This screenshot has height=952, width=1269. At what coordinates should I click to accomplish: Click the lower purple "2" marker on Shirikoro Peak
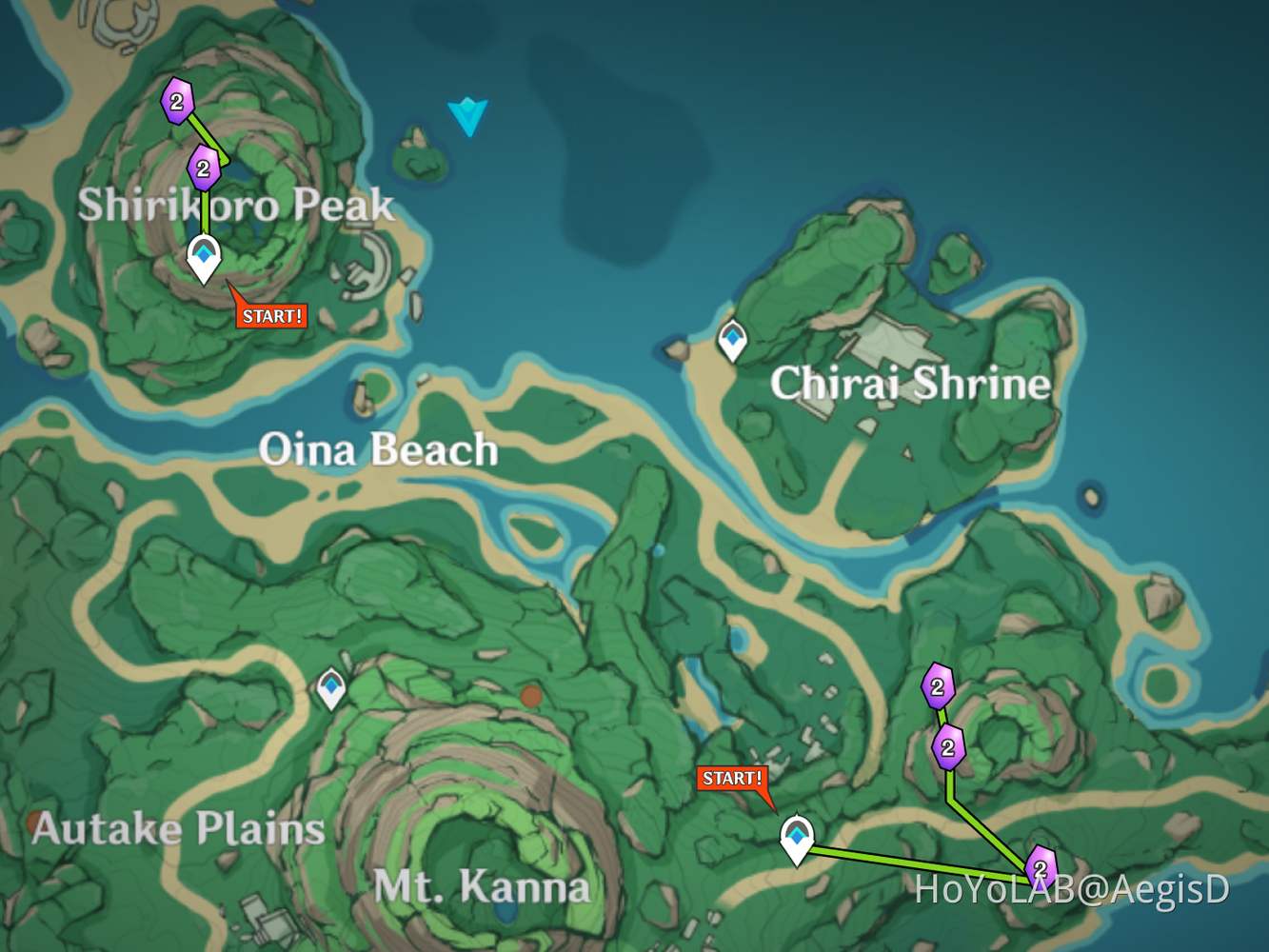coord(204,169)
